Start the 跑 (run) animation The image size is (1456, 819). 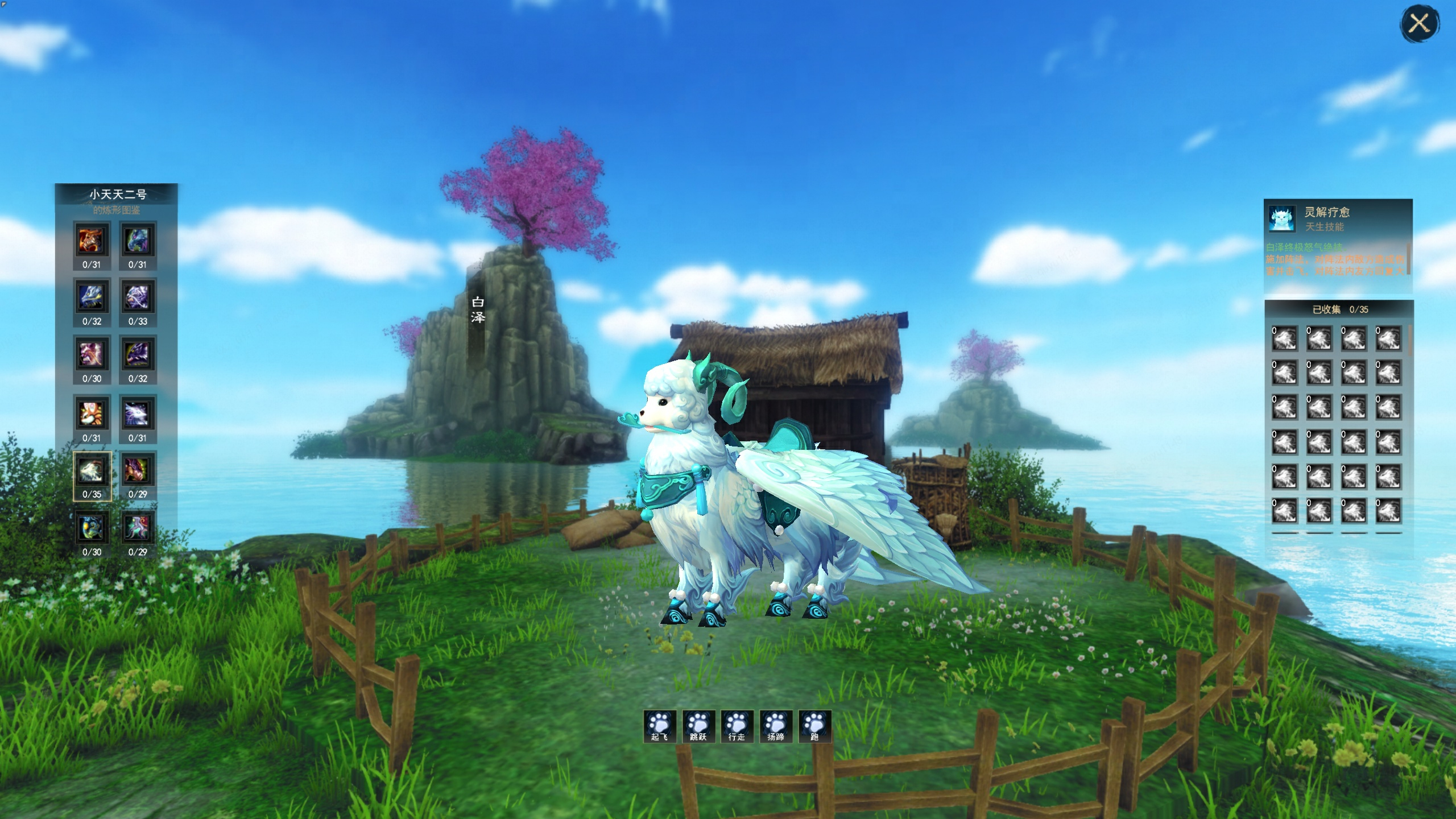coord(814,726)
